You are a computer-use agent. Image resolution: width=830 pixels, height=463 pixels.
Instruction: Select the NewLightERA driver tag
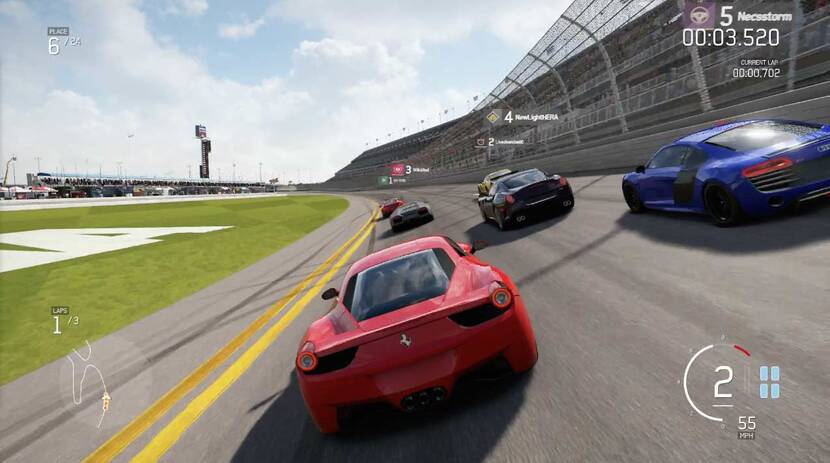(x=523, y=116)
